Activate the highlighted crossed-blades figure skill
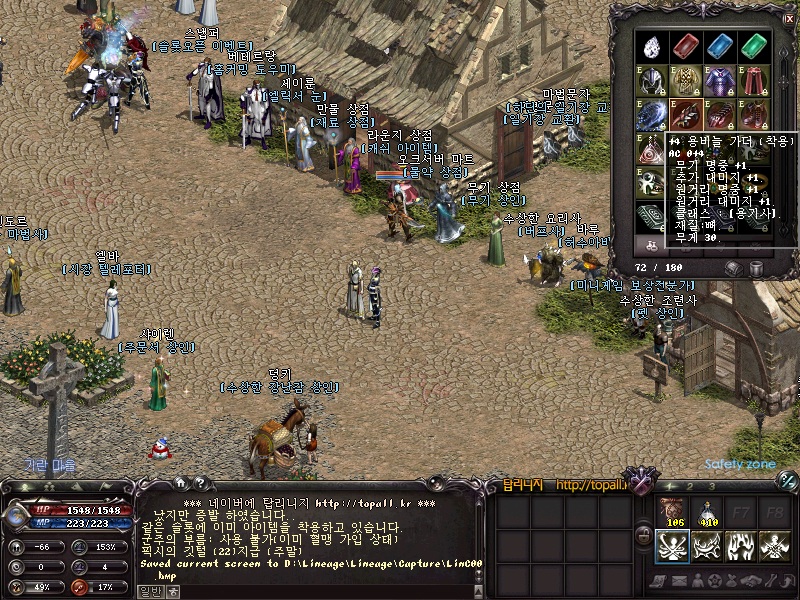This screenshot has height=600, width=800. (672, 546)
